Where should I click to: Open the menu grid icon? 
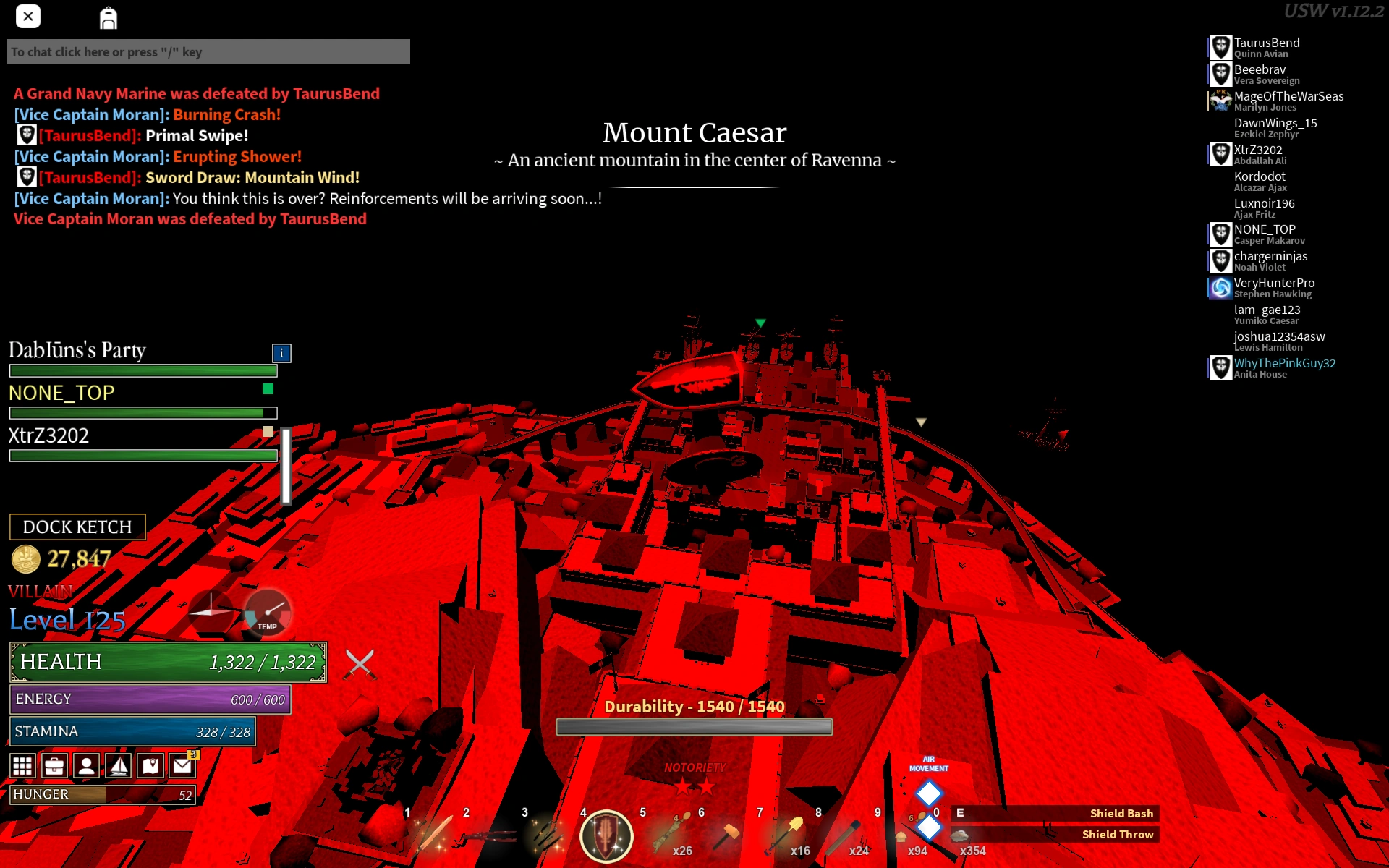22,765
